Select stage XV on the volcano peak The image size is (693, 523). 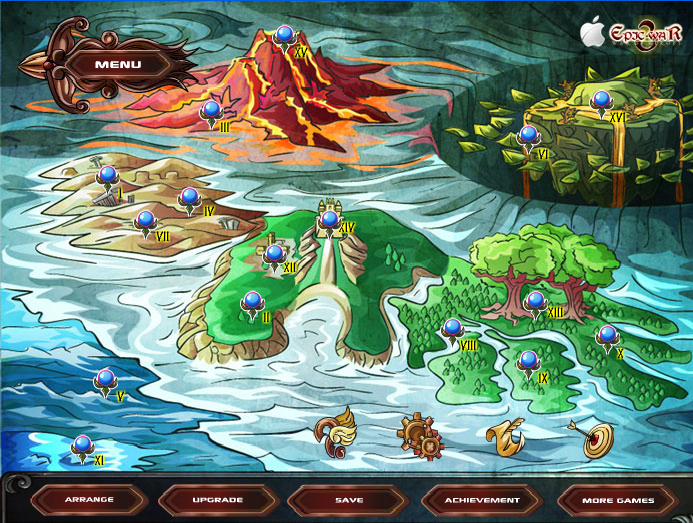click(x=284, y=37)
